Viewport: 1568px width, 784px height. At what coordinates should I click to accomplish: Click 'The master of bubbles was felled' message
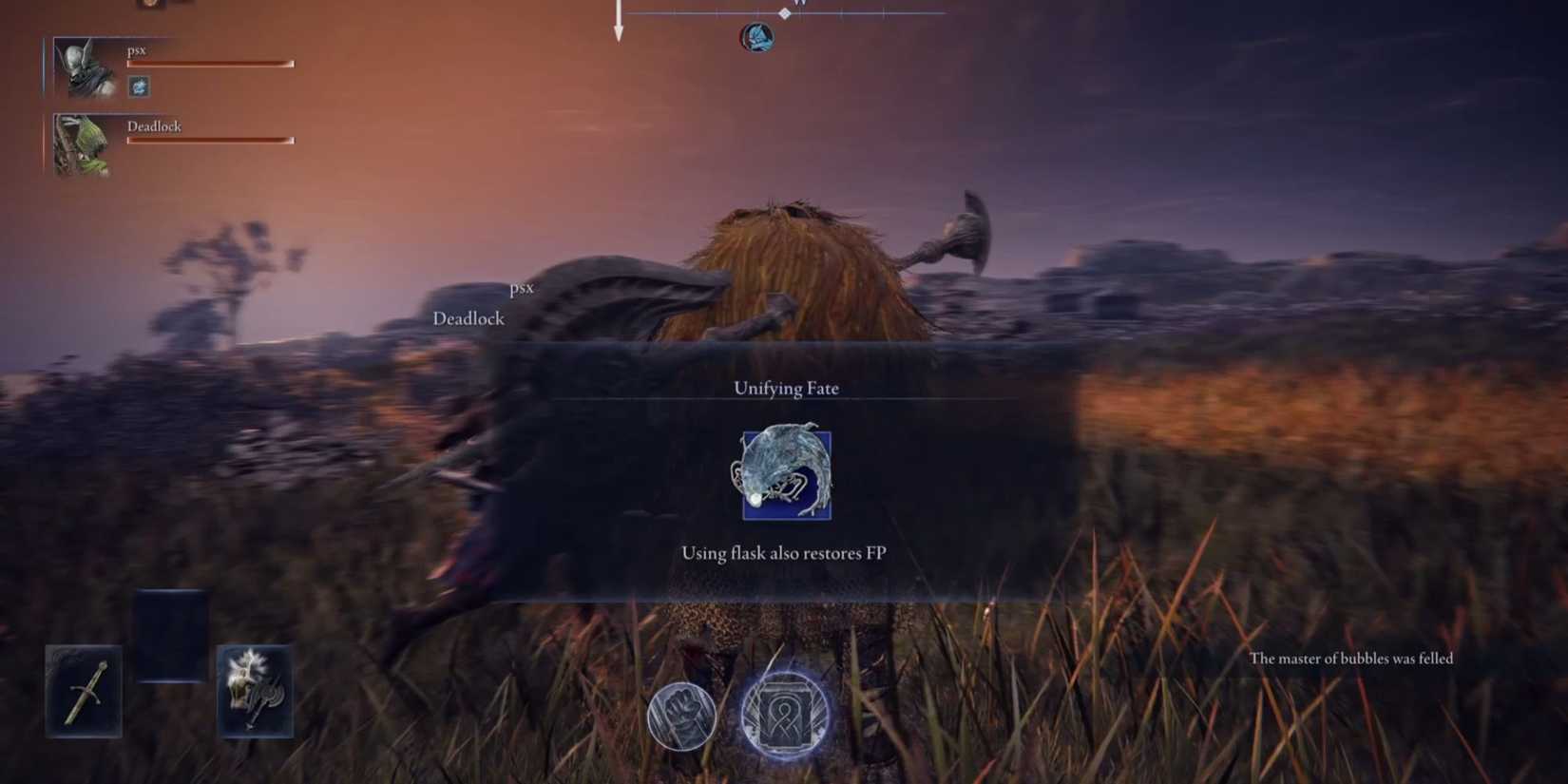click(1352, 659)
